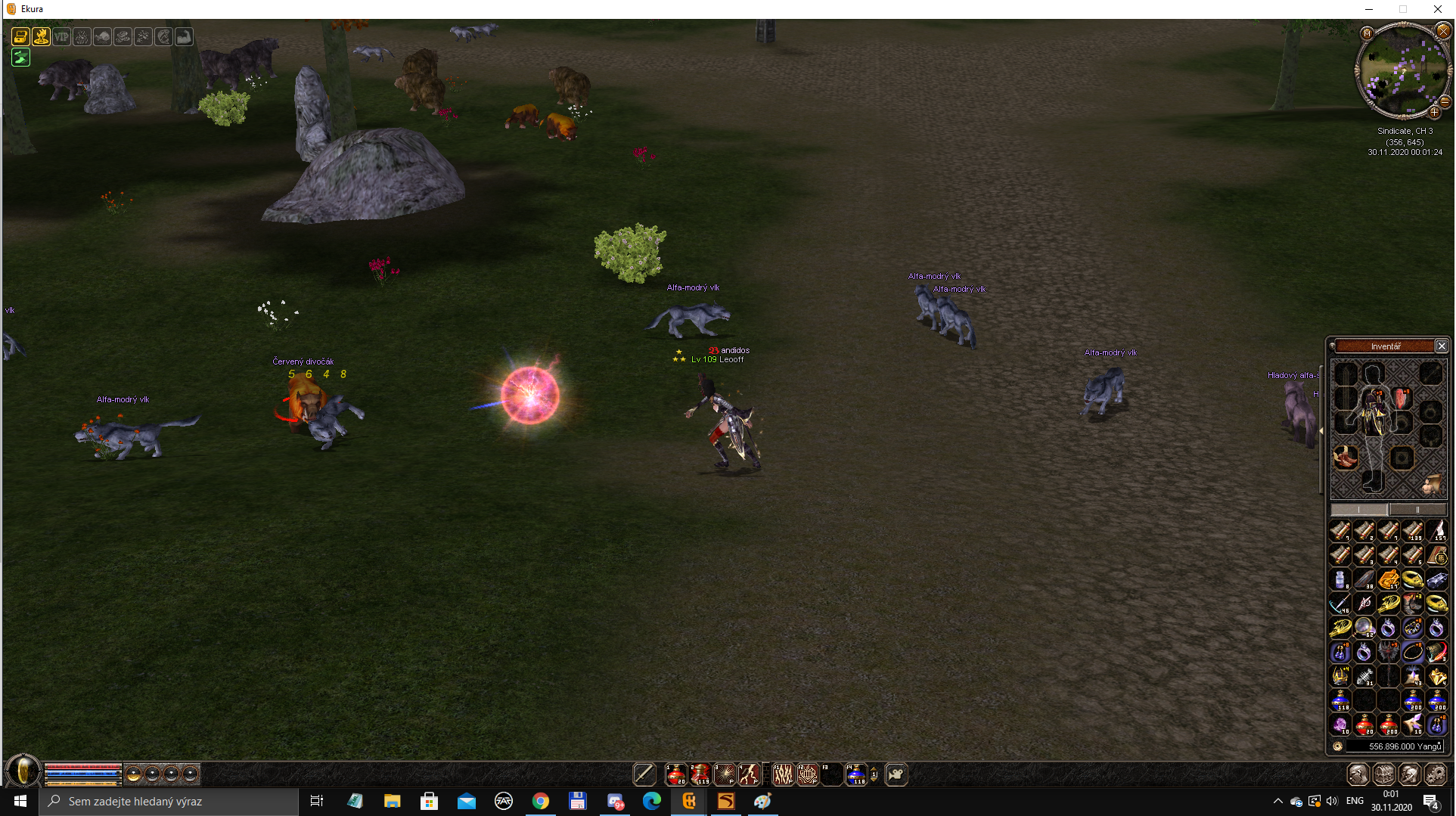1456x816 pixels.
Task: Zoom in the minimap with plus button
Action: (1434, 112)
